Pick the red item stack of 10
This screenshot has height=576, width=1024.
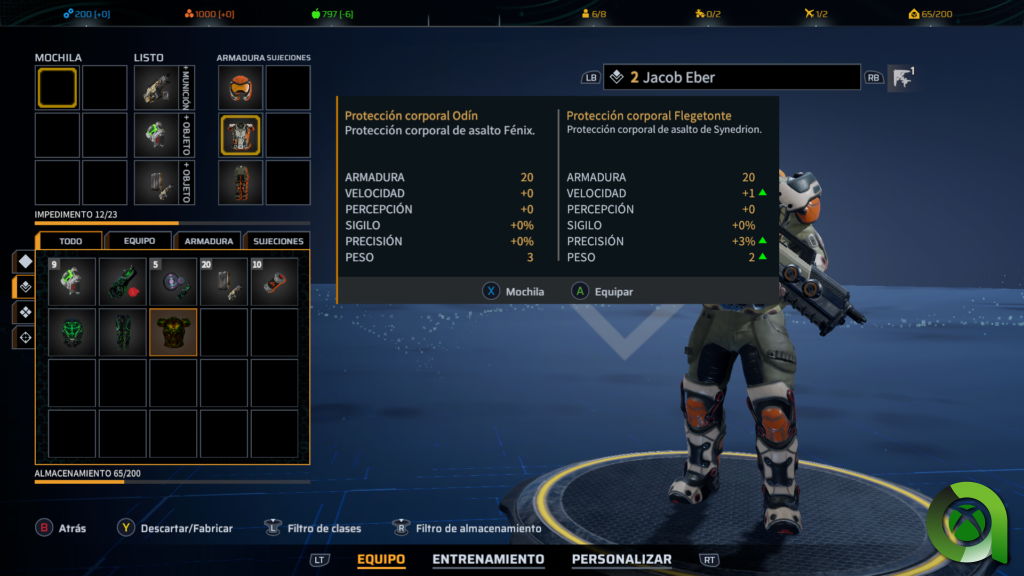[274, 282]
